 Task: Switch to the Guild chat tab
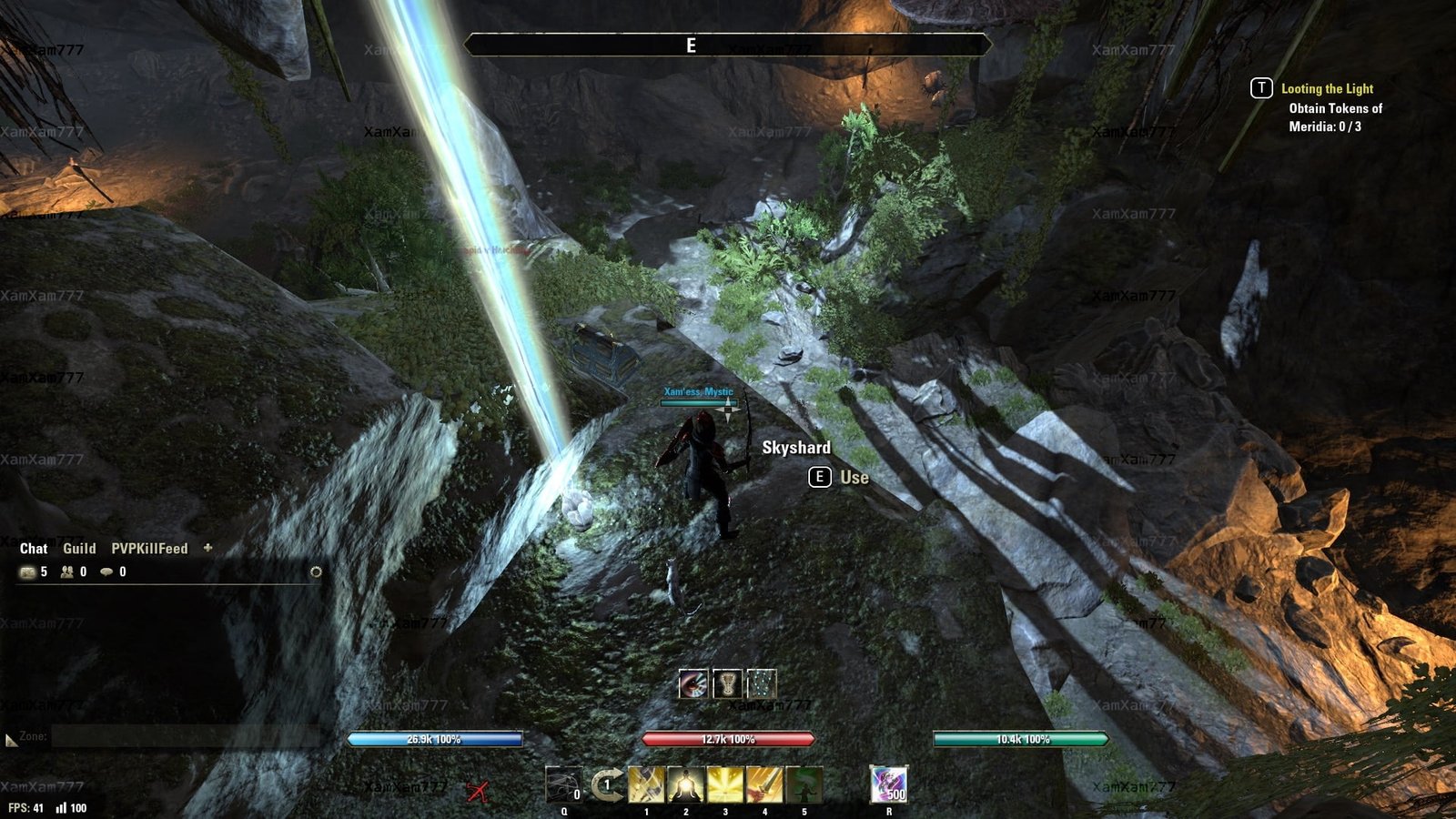pos(79,549)
